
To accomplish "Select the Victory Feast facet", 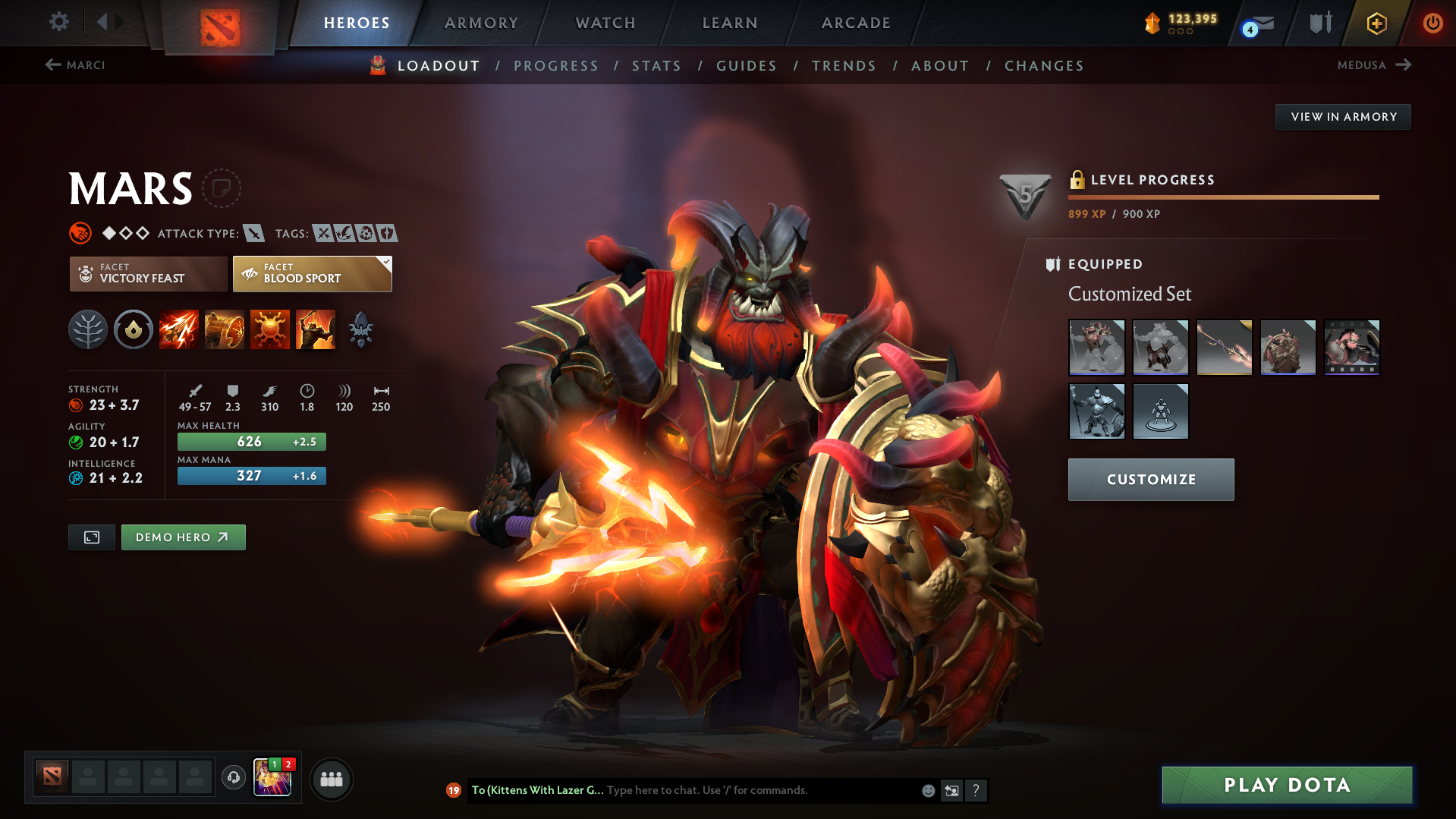I will (x=147, y=273).
